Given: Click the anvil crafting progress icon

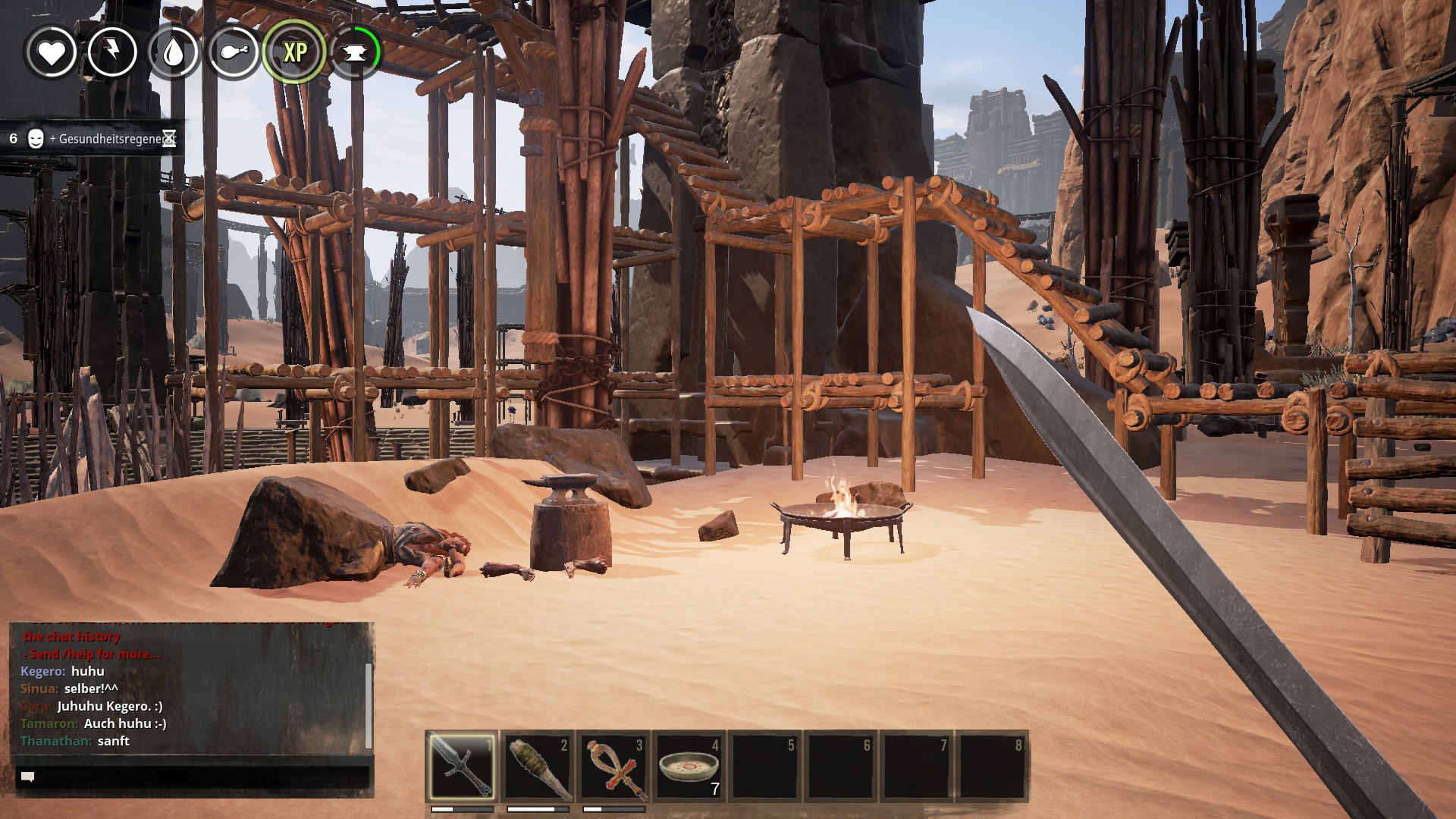Looking at the screenshot, I should 355,52.
